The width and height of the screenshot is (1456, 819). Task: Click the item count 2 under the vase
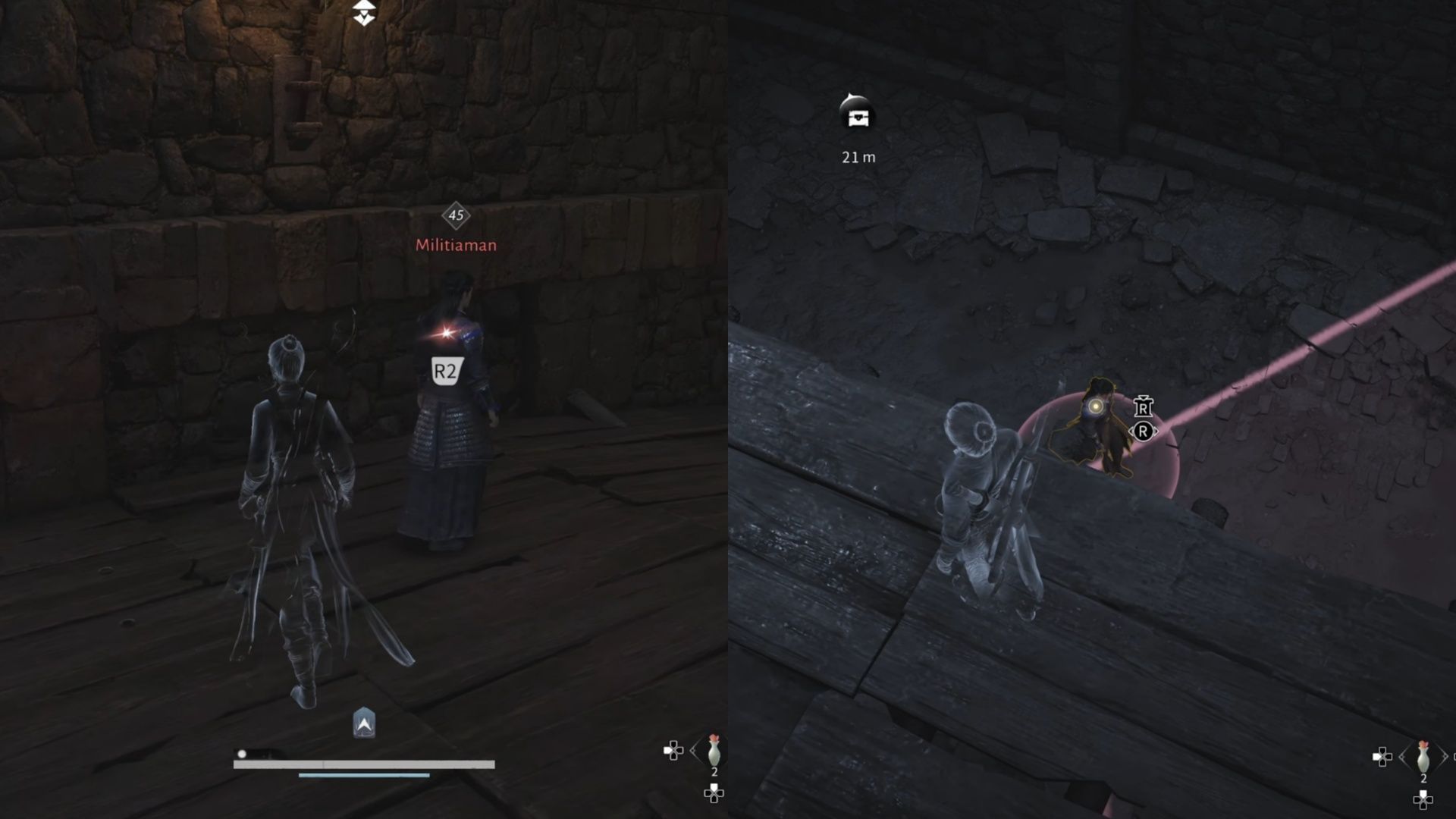coord(714,771)
